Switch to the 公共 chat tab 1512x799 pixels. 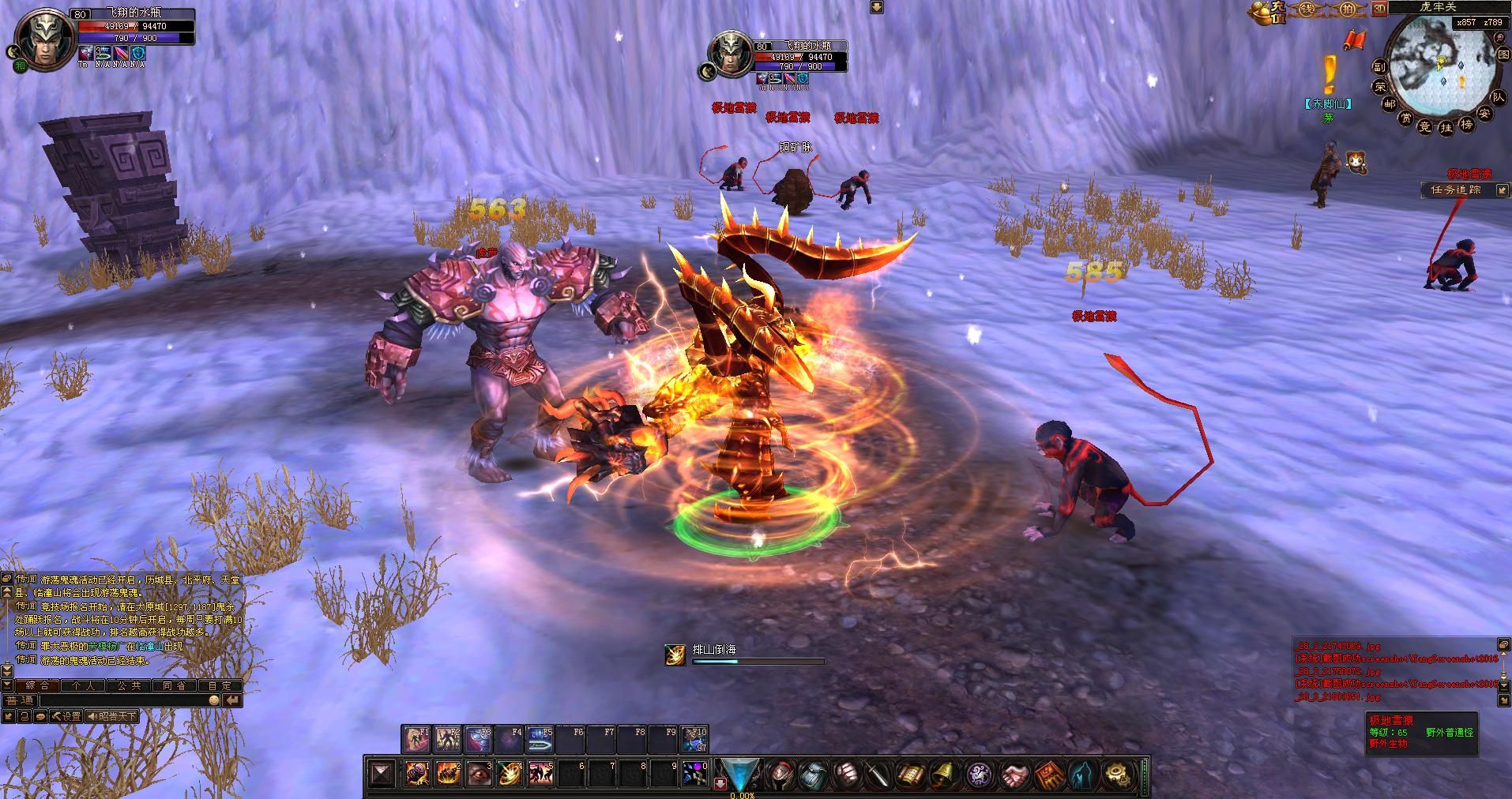130,685
